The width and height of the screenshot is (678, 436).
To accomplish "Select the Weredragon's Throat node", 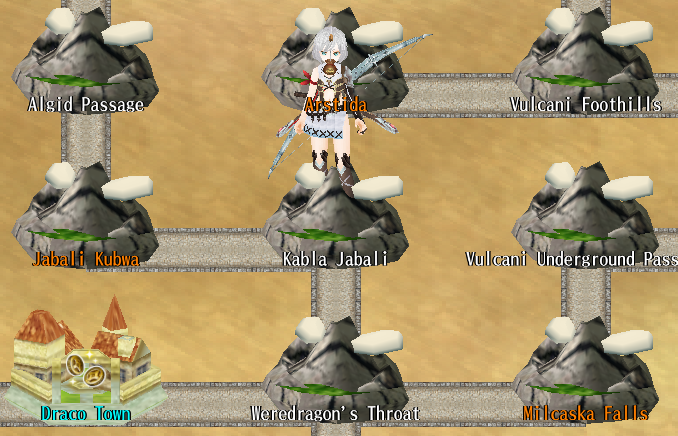I will [335, 368].
